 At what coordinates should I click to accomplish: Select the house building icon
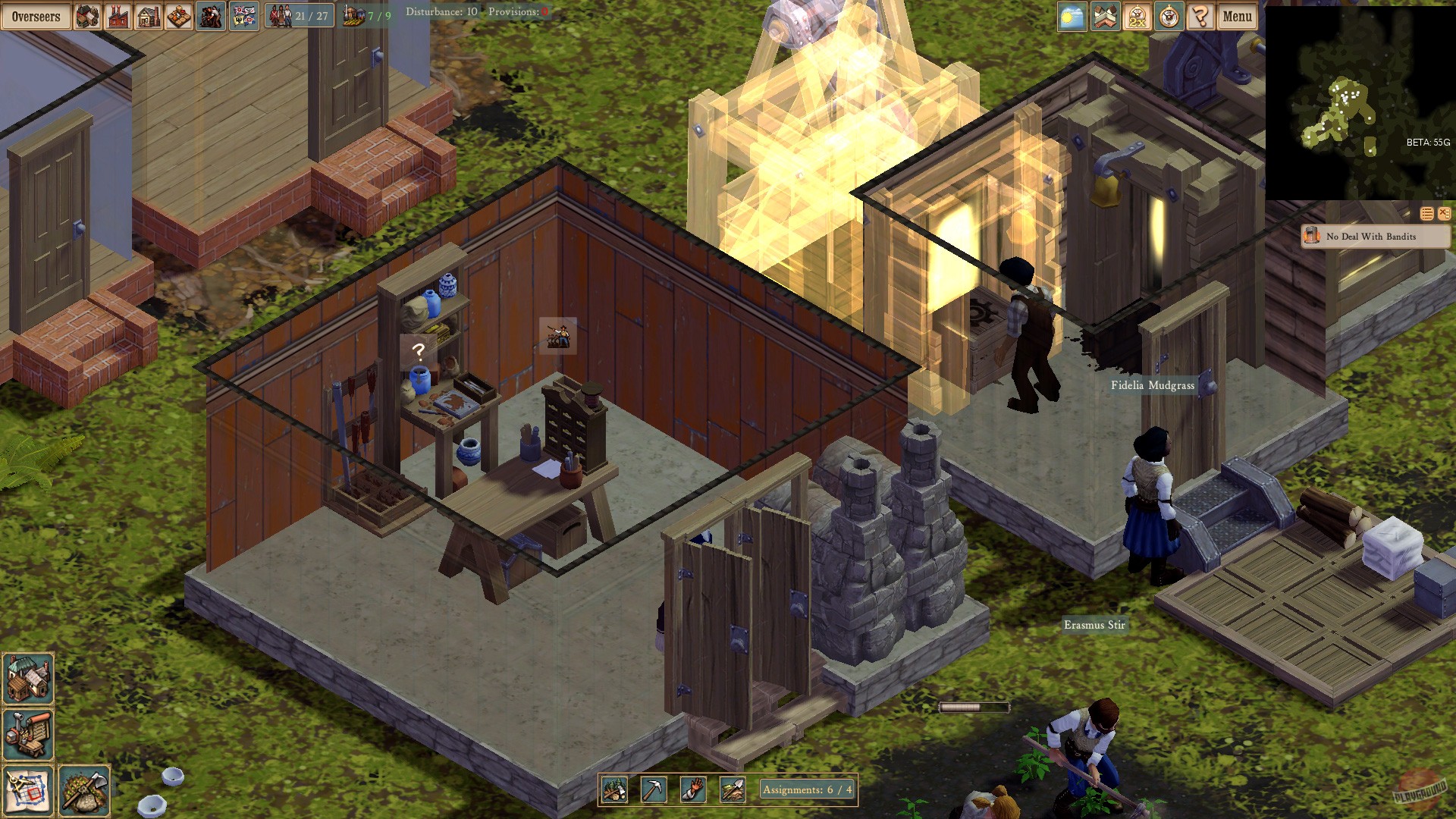[x=149, y=16]
